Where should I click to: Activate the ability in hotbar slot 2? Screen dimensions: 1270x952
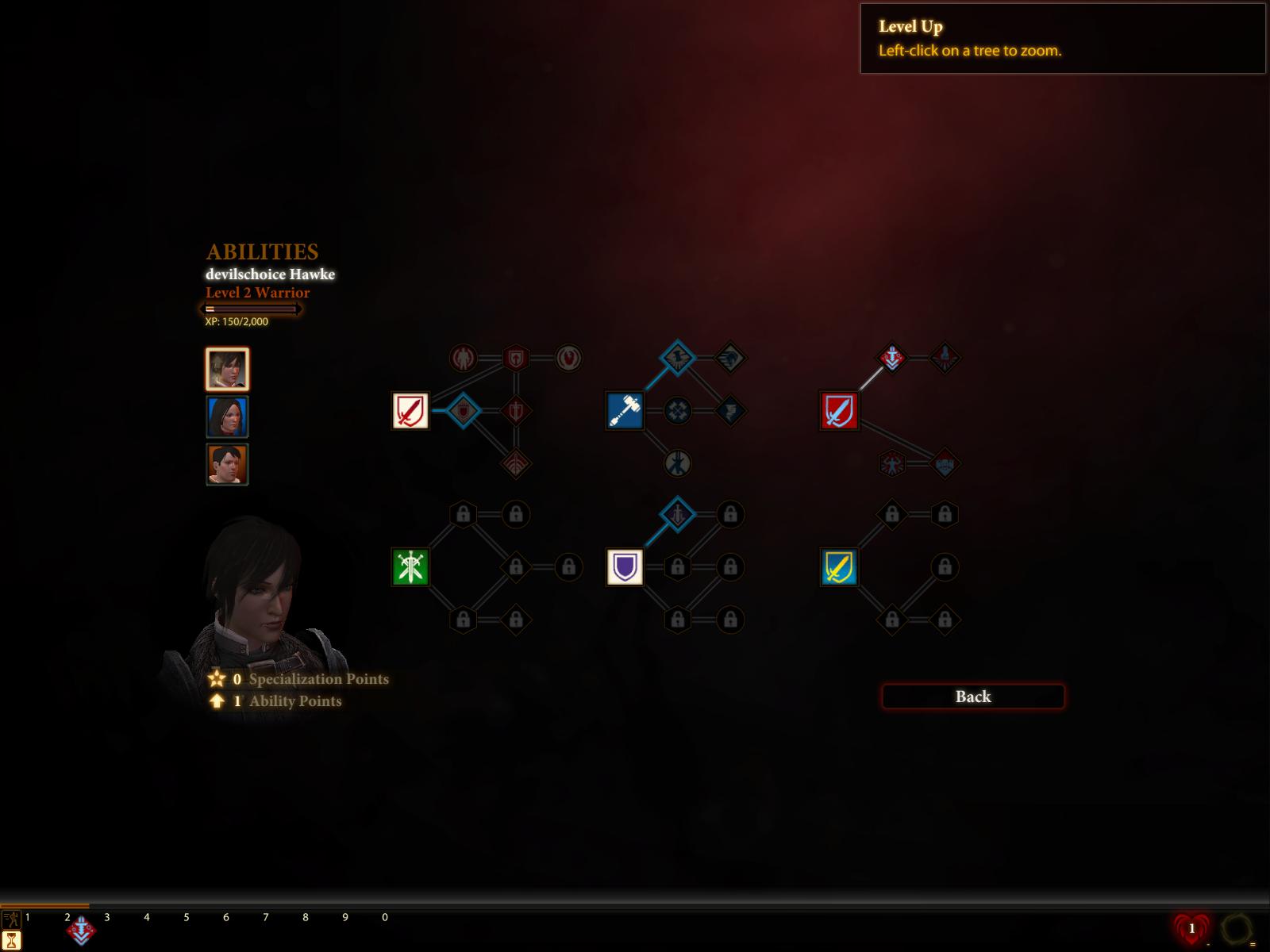tap(81, 931)
